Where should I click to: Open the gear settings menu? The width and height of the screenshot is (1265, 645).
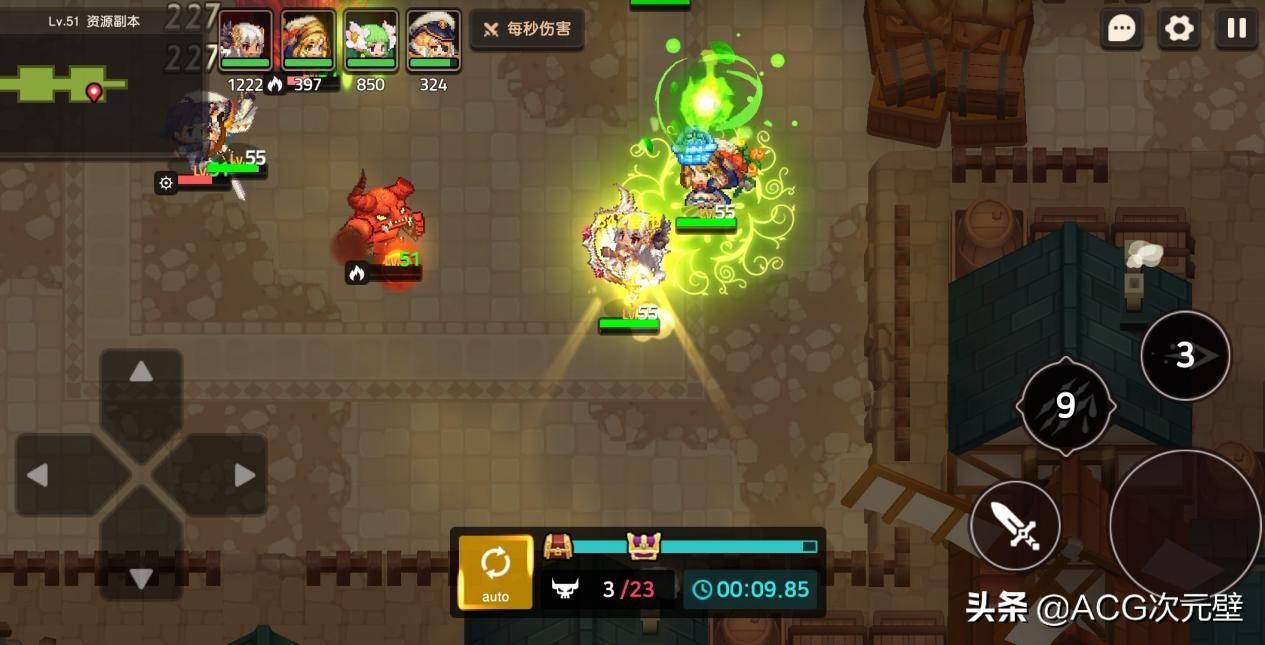tap(1179, 29)
